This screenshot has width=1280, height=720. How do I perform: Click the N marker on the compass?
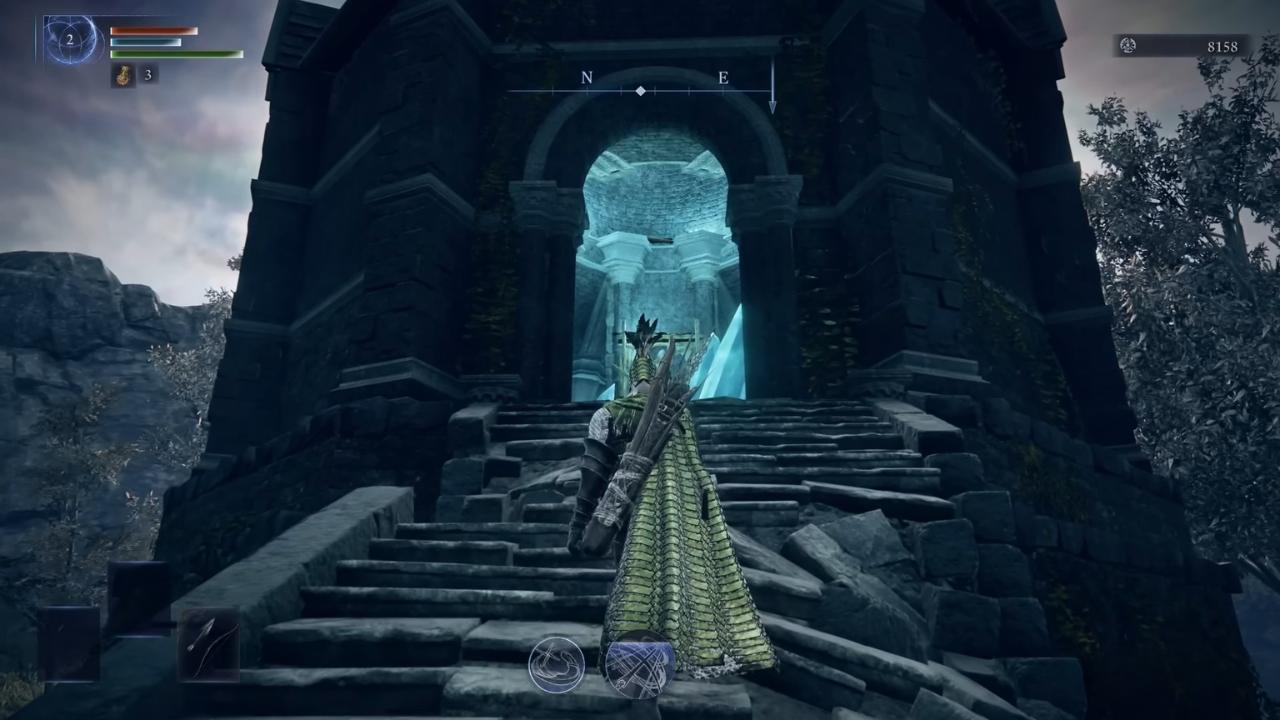click(x=586, y=77)
